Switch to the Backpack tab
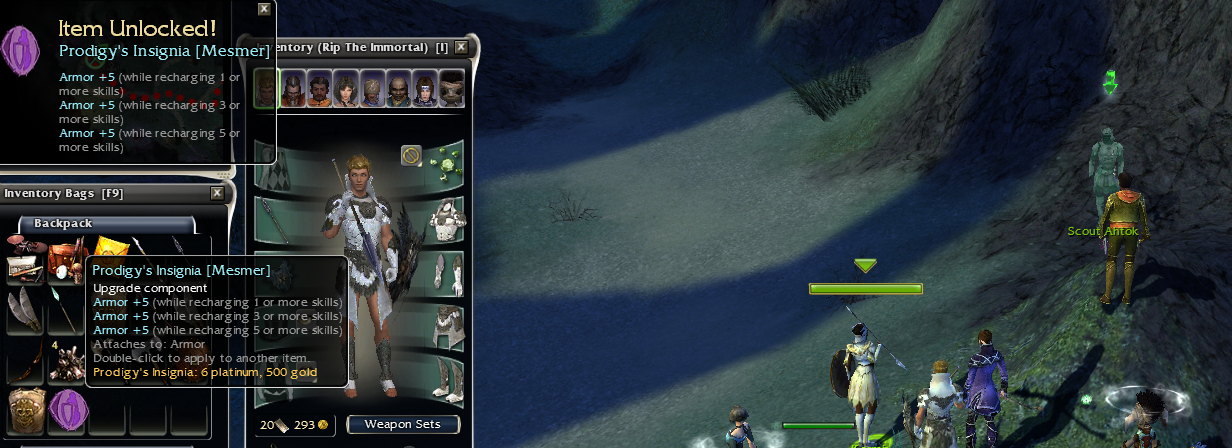The image size is (1232, 448). point(64,224)
